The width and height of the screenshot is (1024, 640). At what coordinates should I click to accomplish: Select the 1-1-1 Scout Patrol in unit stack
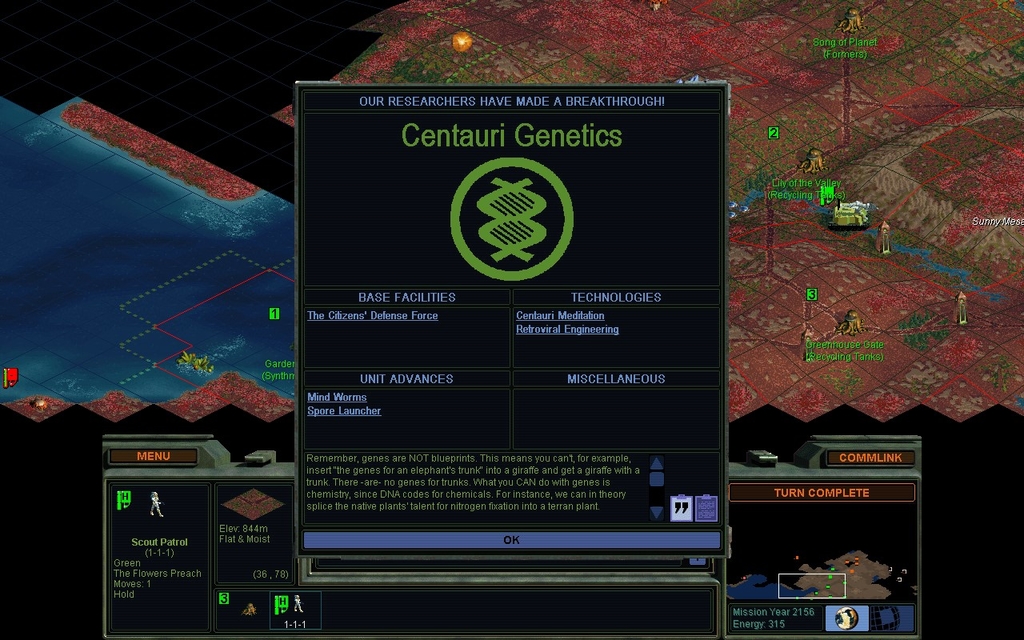coord(295,610)
